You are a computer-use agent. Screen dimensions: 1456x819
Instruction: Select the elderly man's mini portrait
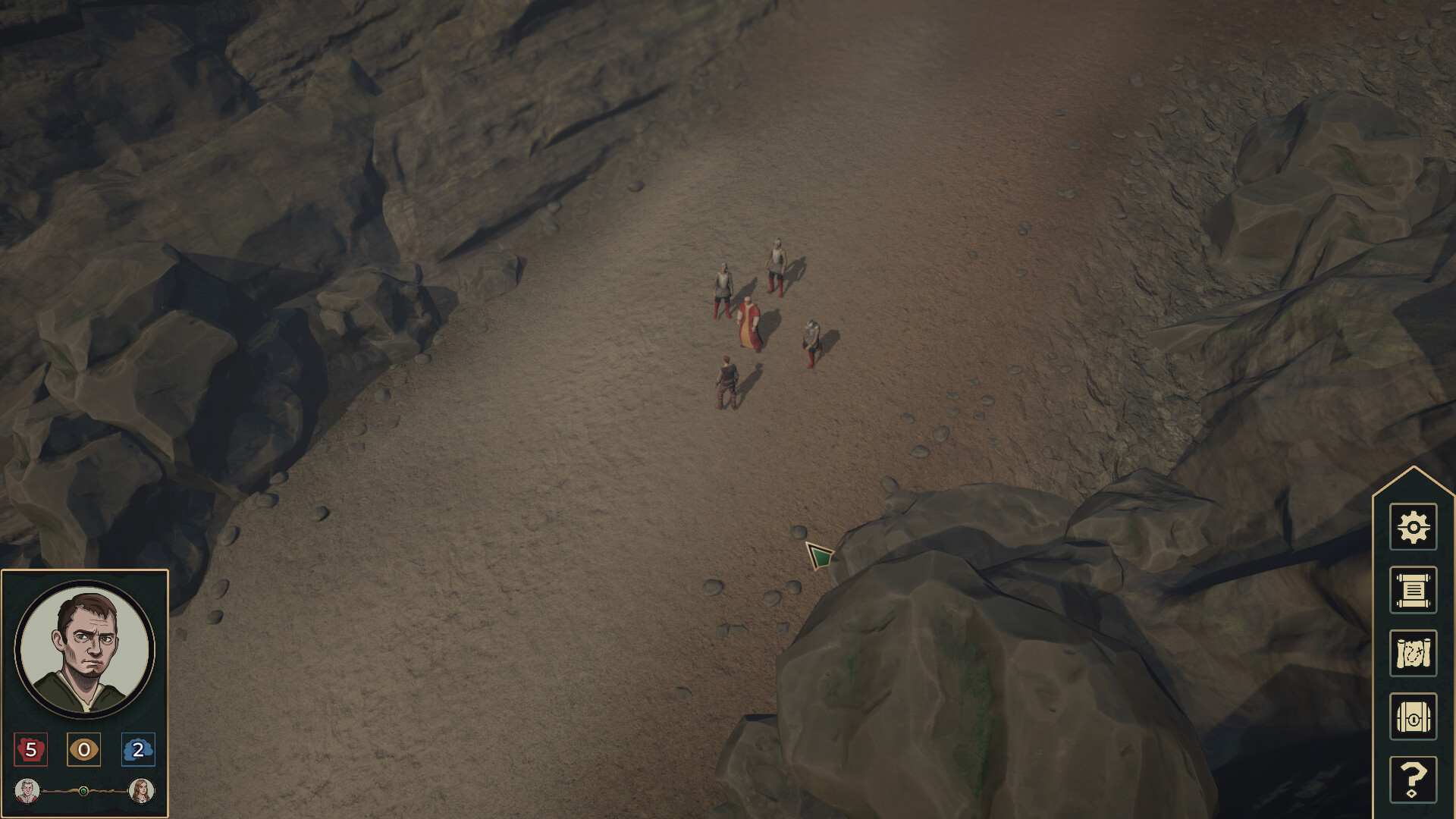29,792
